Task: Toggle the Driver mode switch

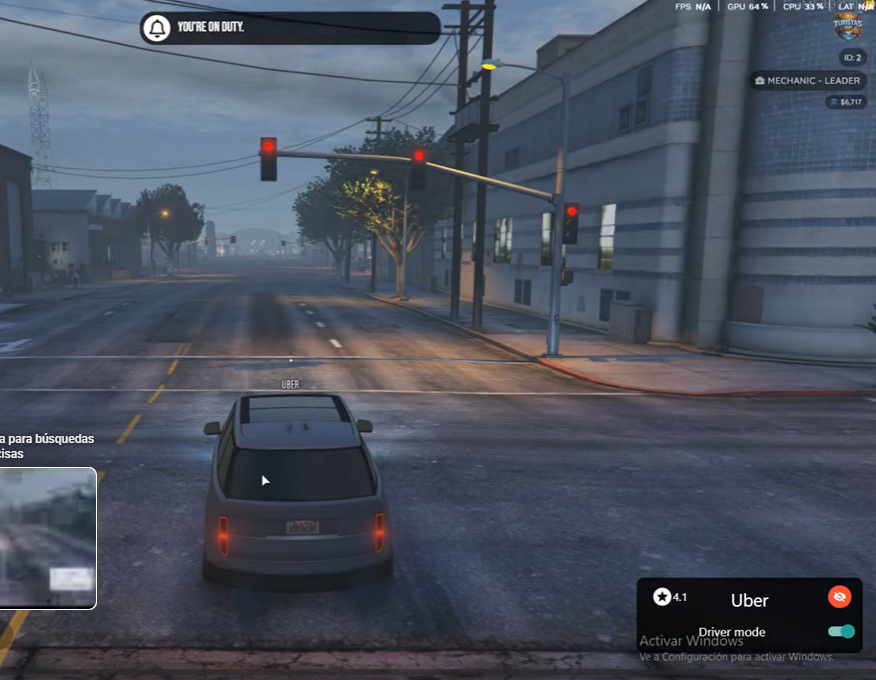Action: coord(841,631)
